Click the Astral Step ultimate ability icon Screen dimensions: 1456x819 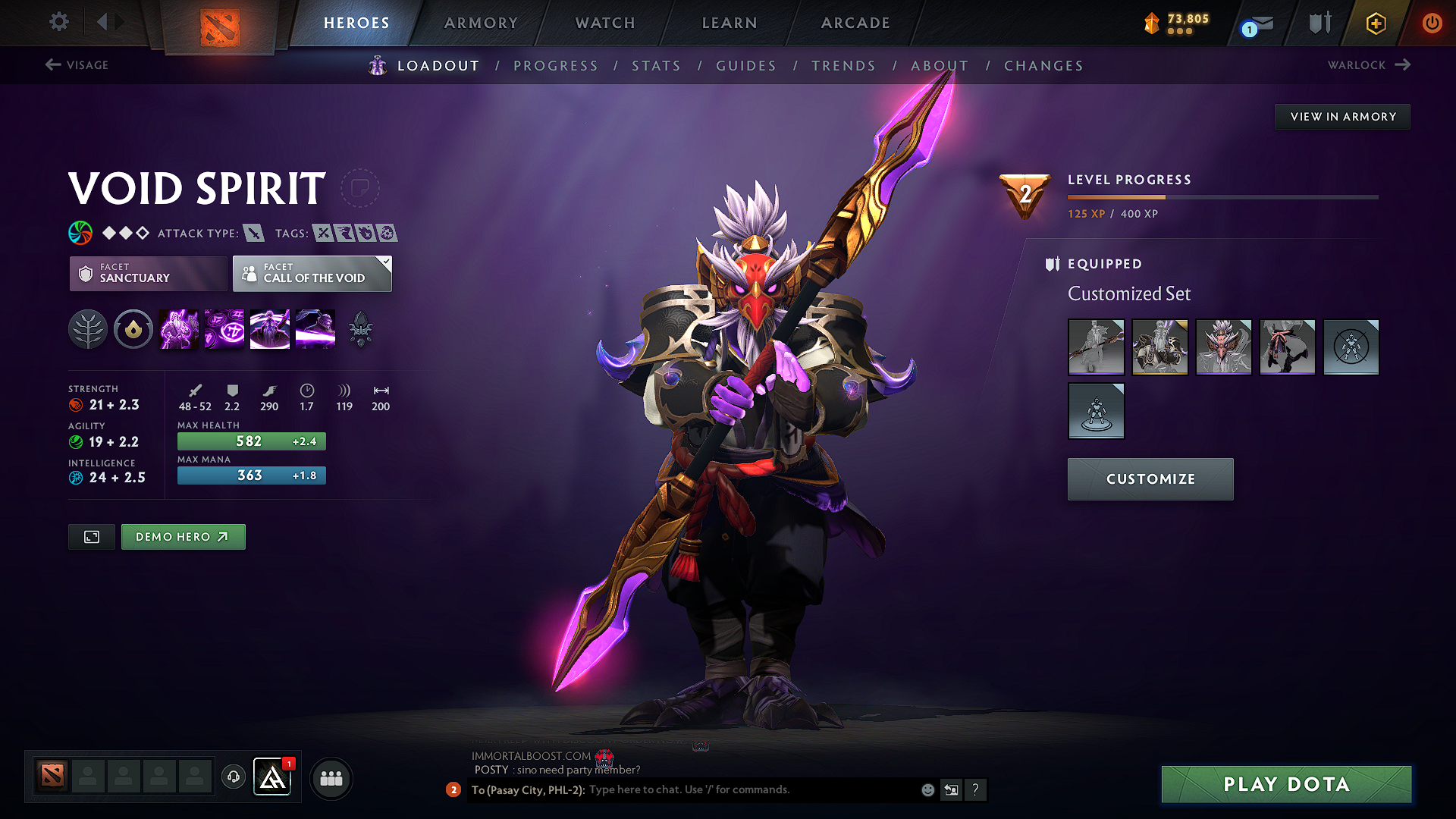click(315, 329)
